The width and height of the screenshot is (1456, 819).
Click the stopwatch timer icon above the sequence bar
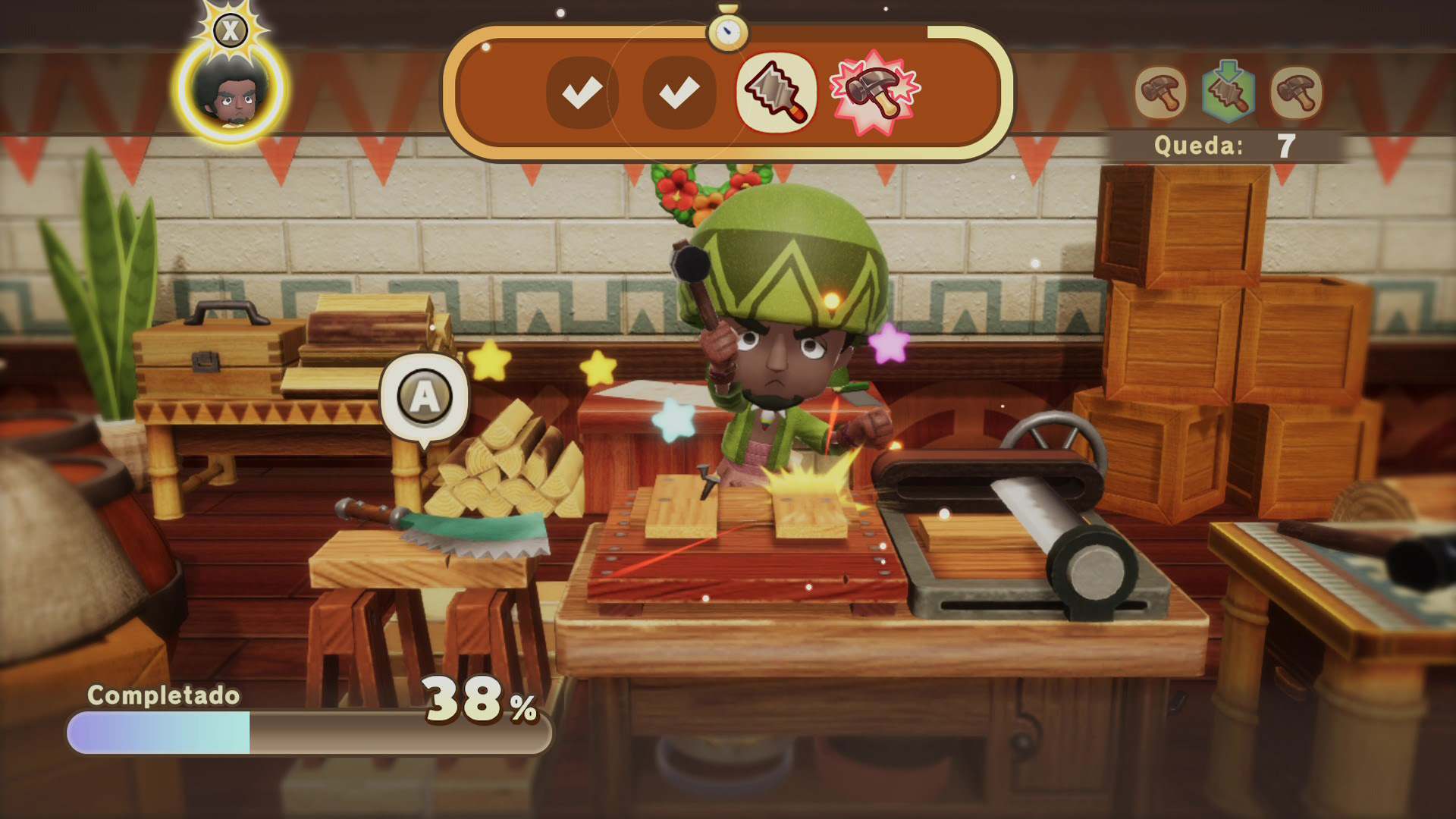pyautogui.click(x=727, y=30)
